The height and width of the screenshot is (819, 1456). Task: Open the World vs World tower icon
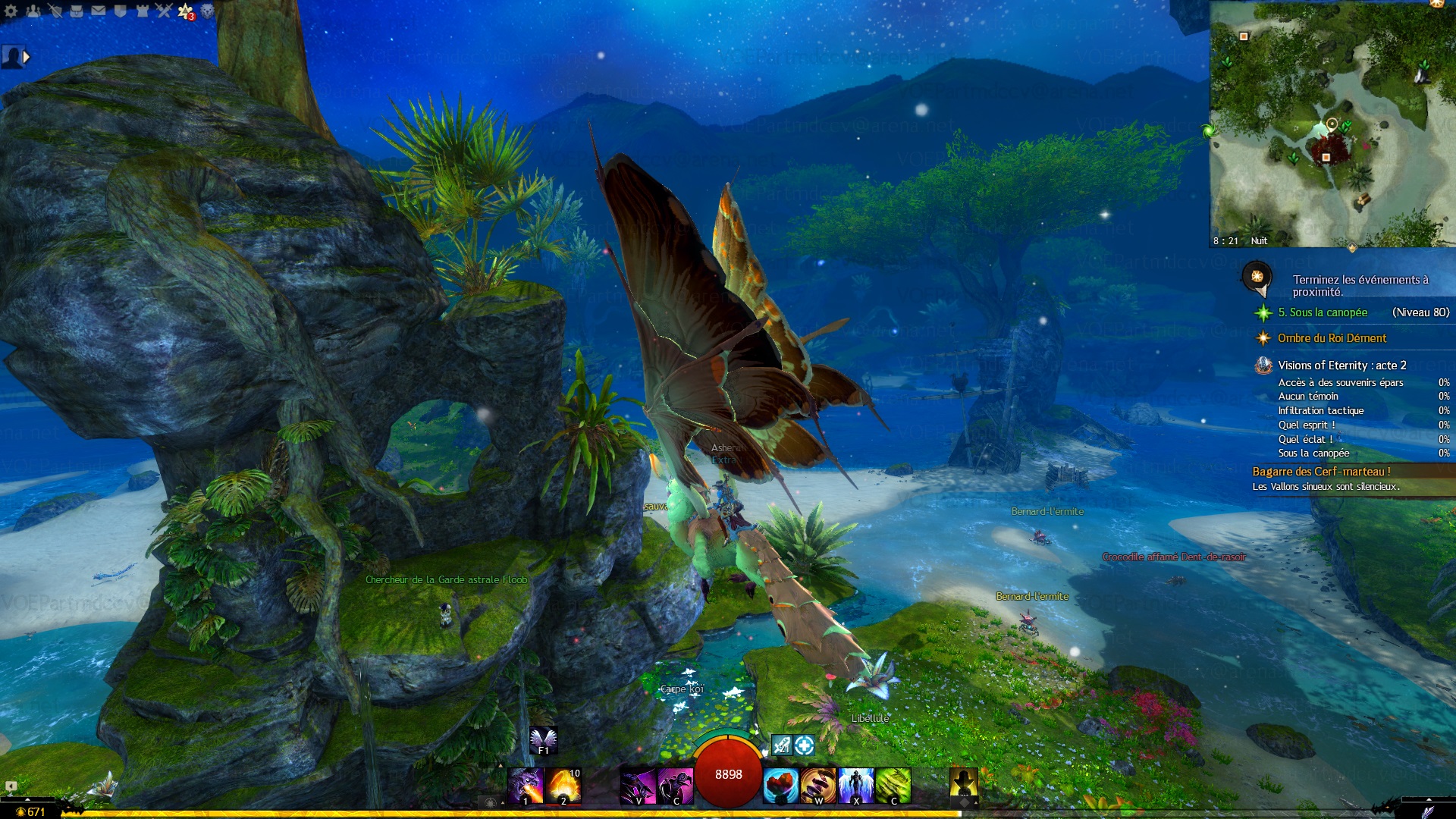142,11
